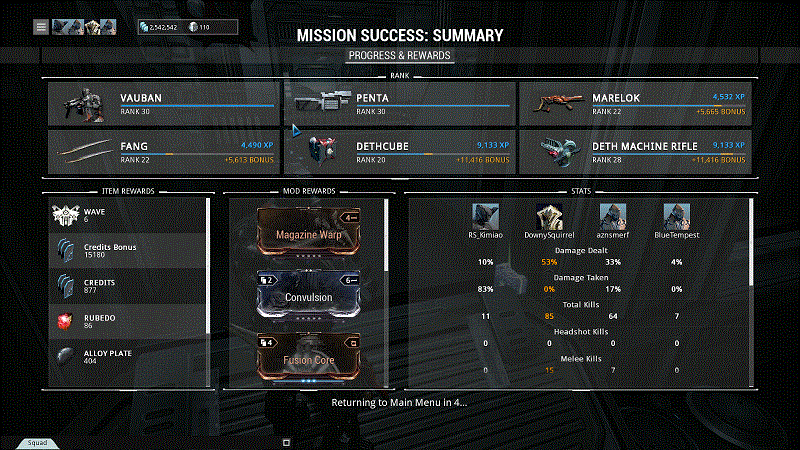Choose the Deth Machine Rifle panel
800x450 pixels.
point(635,152)
